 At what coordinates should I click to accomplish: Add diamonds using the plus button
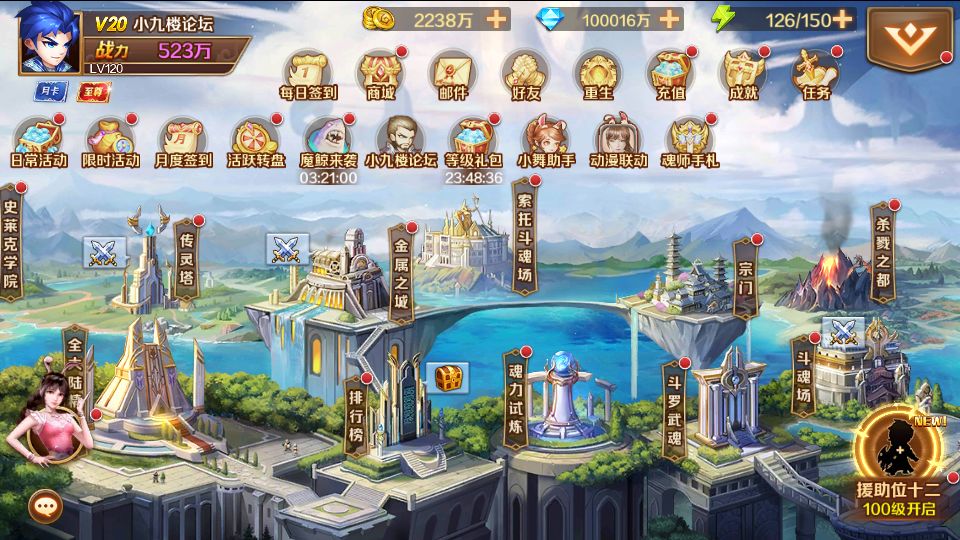point(669,19)
